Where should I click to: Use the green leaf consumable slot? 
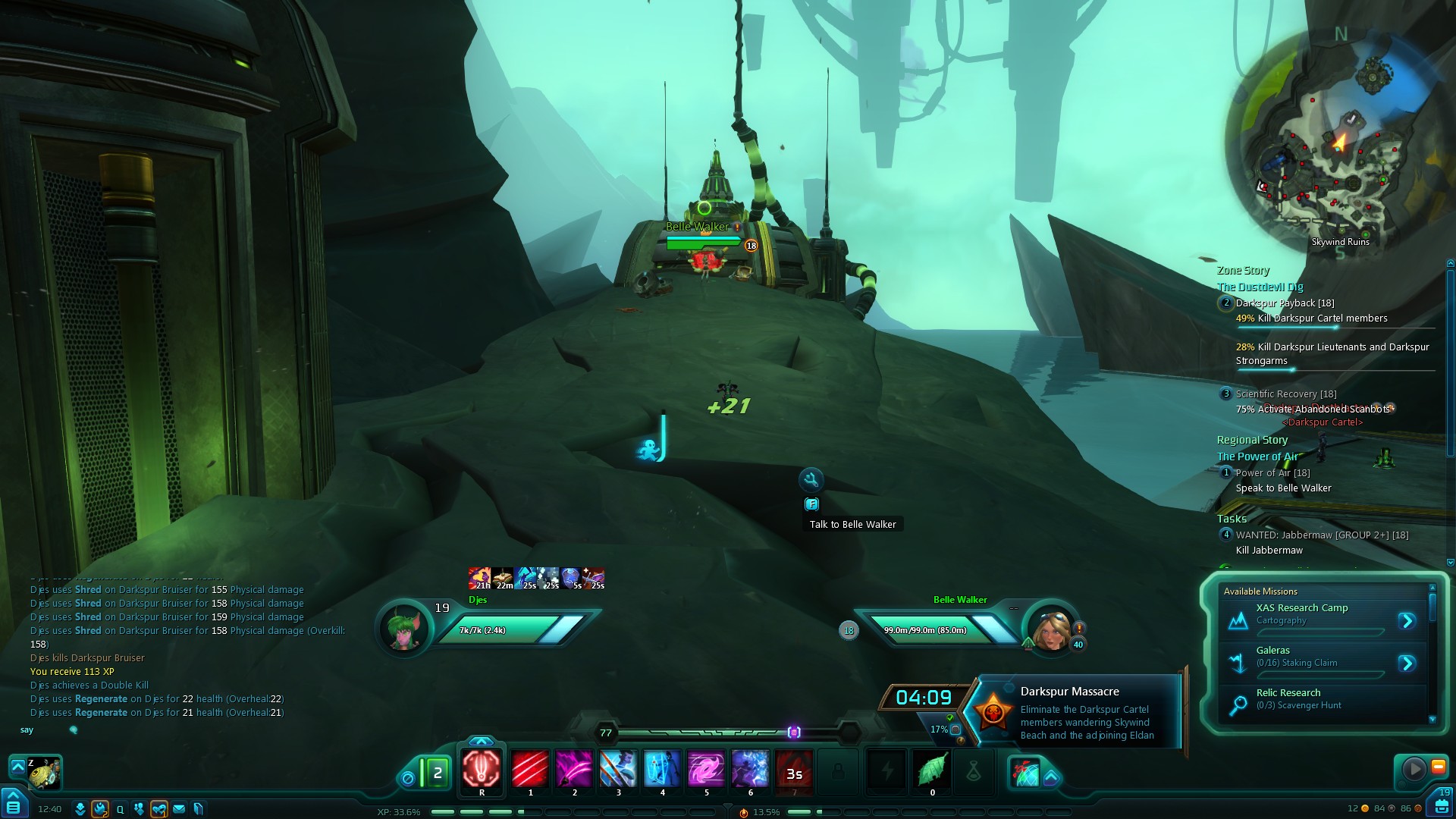click(932, 770)
